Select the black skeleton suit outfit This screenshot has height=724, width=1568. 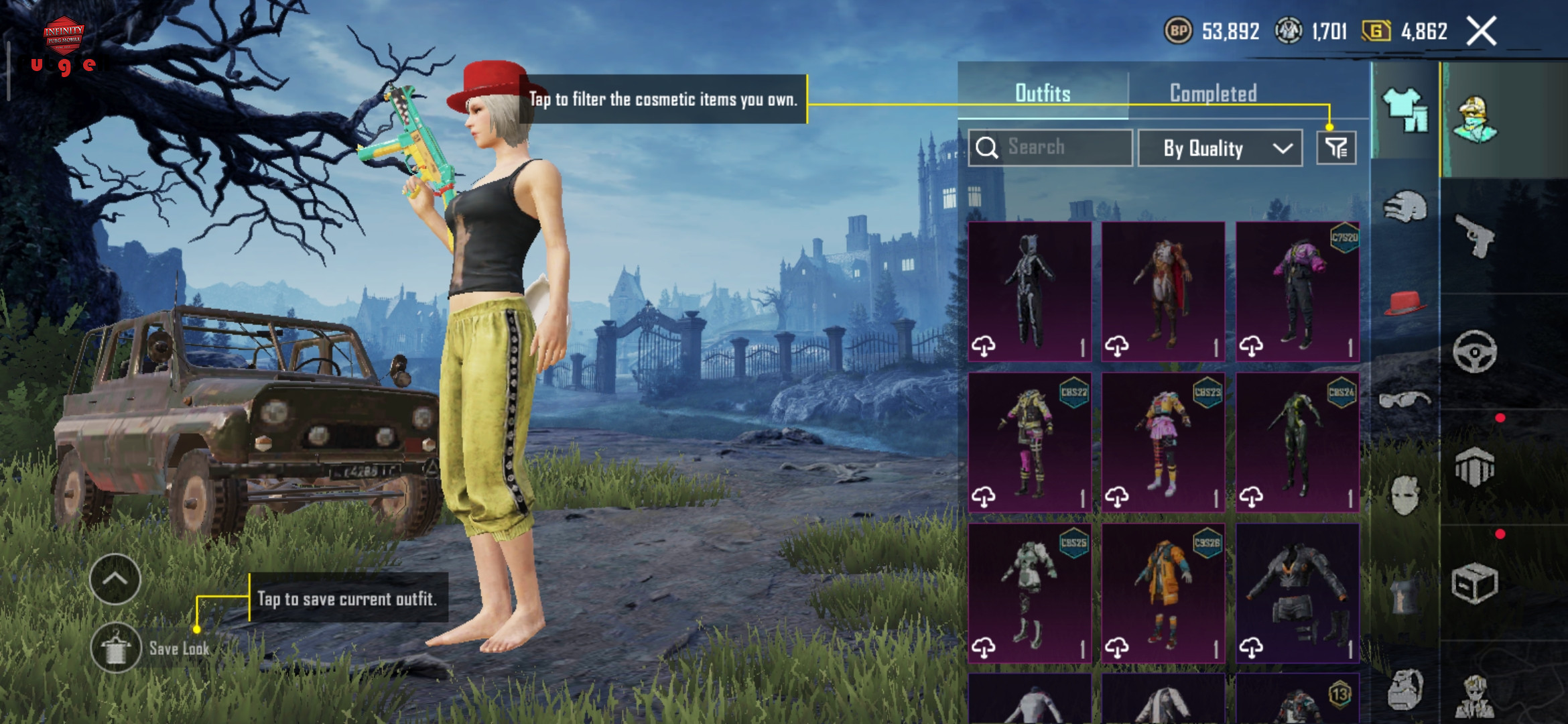pos(1029,292)
